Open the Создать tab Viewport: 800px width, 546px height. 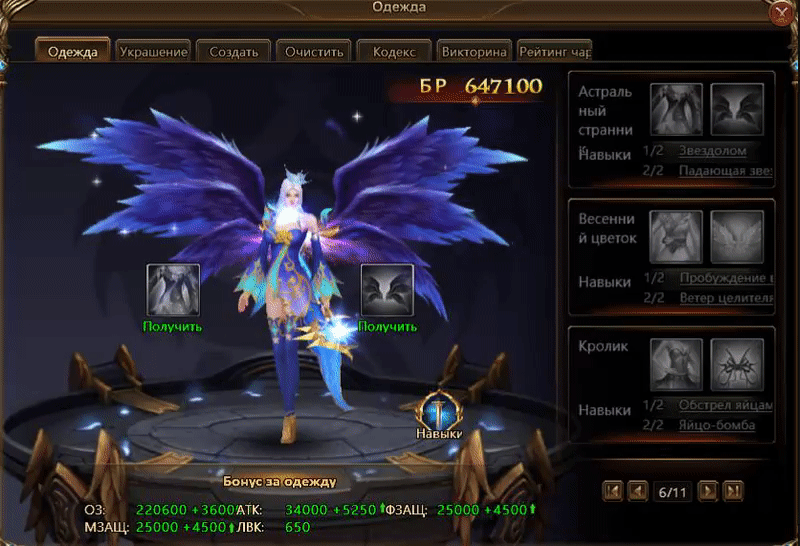click(234, 52)
